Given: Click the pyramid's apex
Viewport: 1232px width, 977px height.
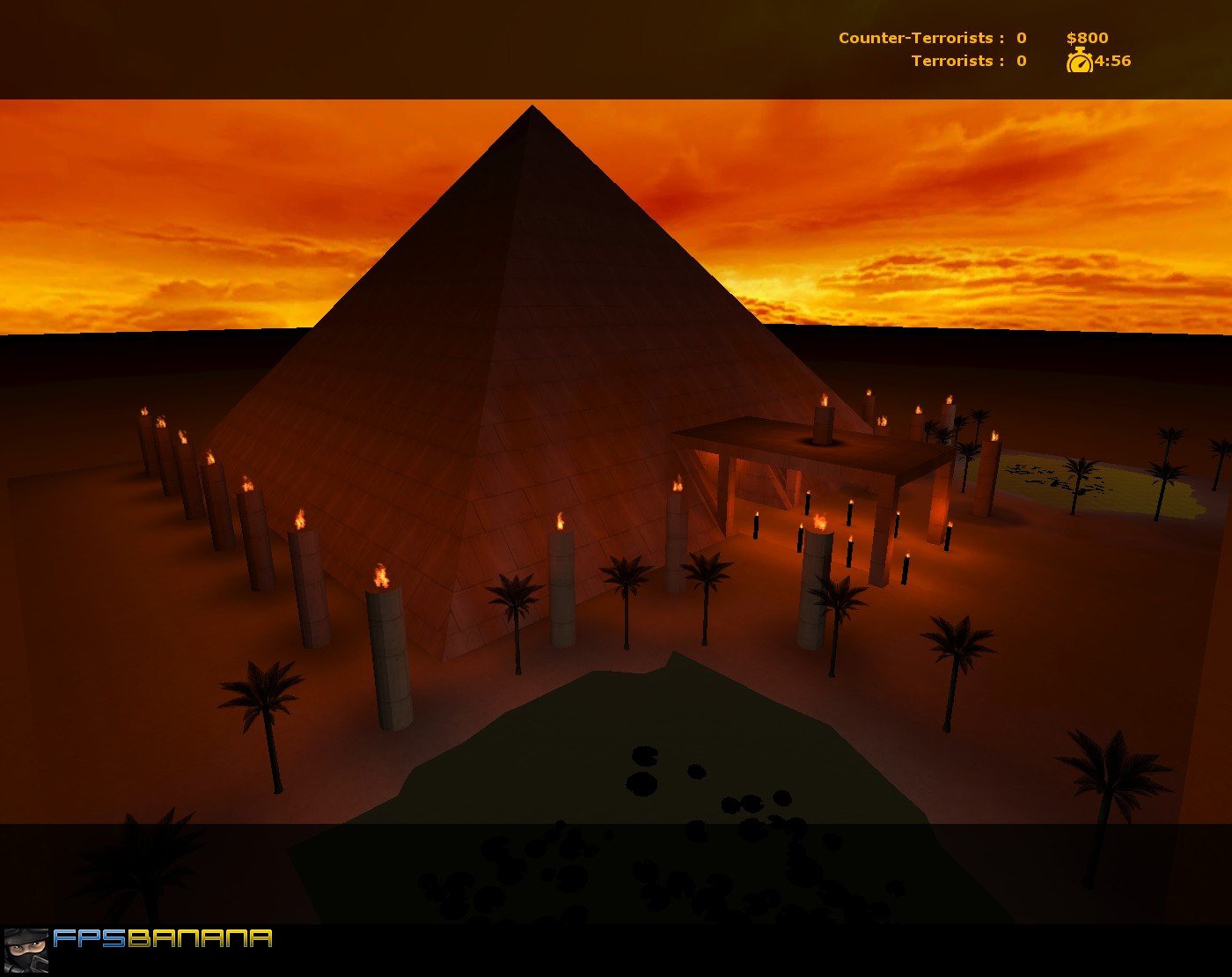Looking at the screenshot, I should tap(532, 108).
